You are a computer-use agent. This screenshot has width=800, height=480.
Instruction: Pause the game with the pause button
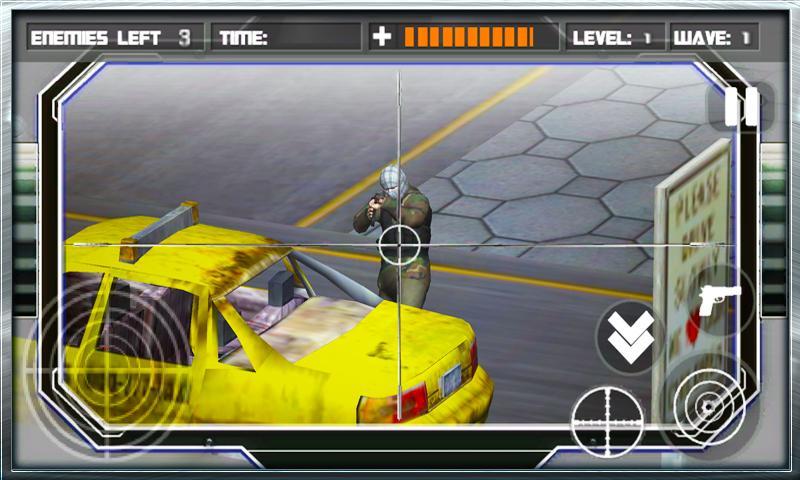(x=741, y=107)
